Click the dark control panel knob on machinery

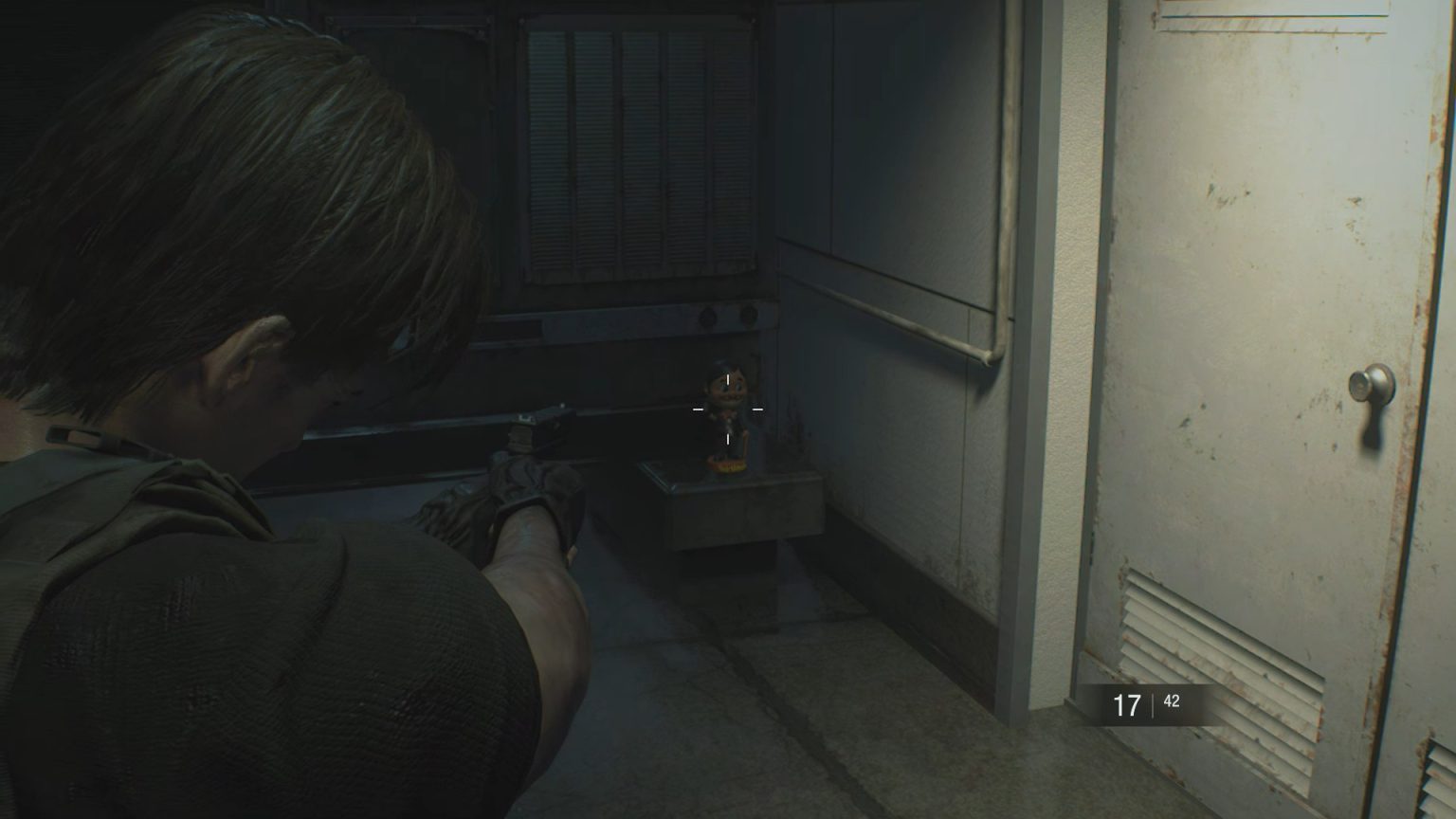point(708,315)
